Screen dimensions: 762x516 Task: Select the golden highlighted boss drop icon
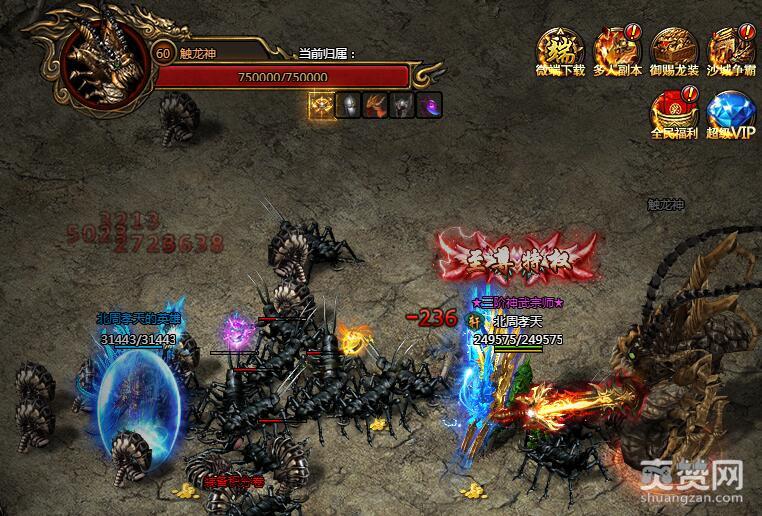pyautogui.click(x=321, y=105)
